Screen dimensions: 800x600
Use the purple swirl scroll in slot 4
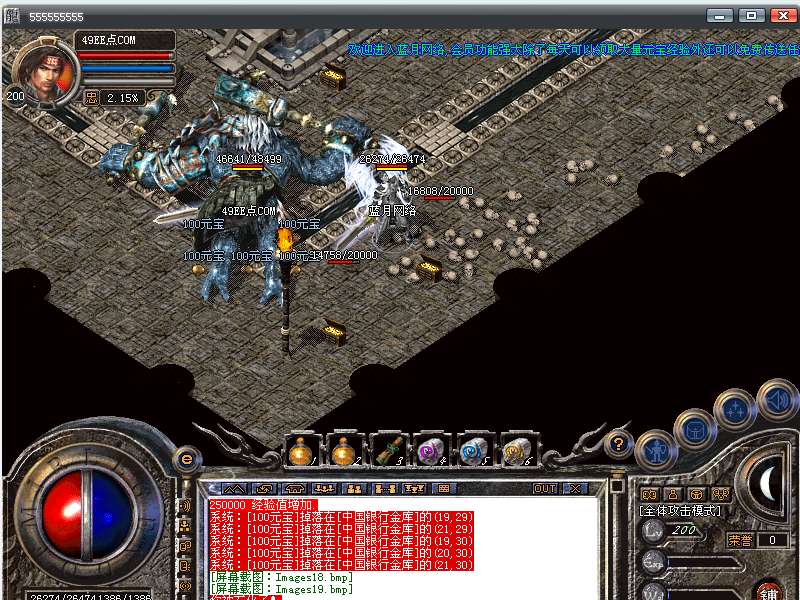click(x=431, y=451)
